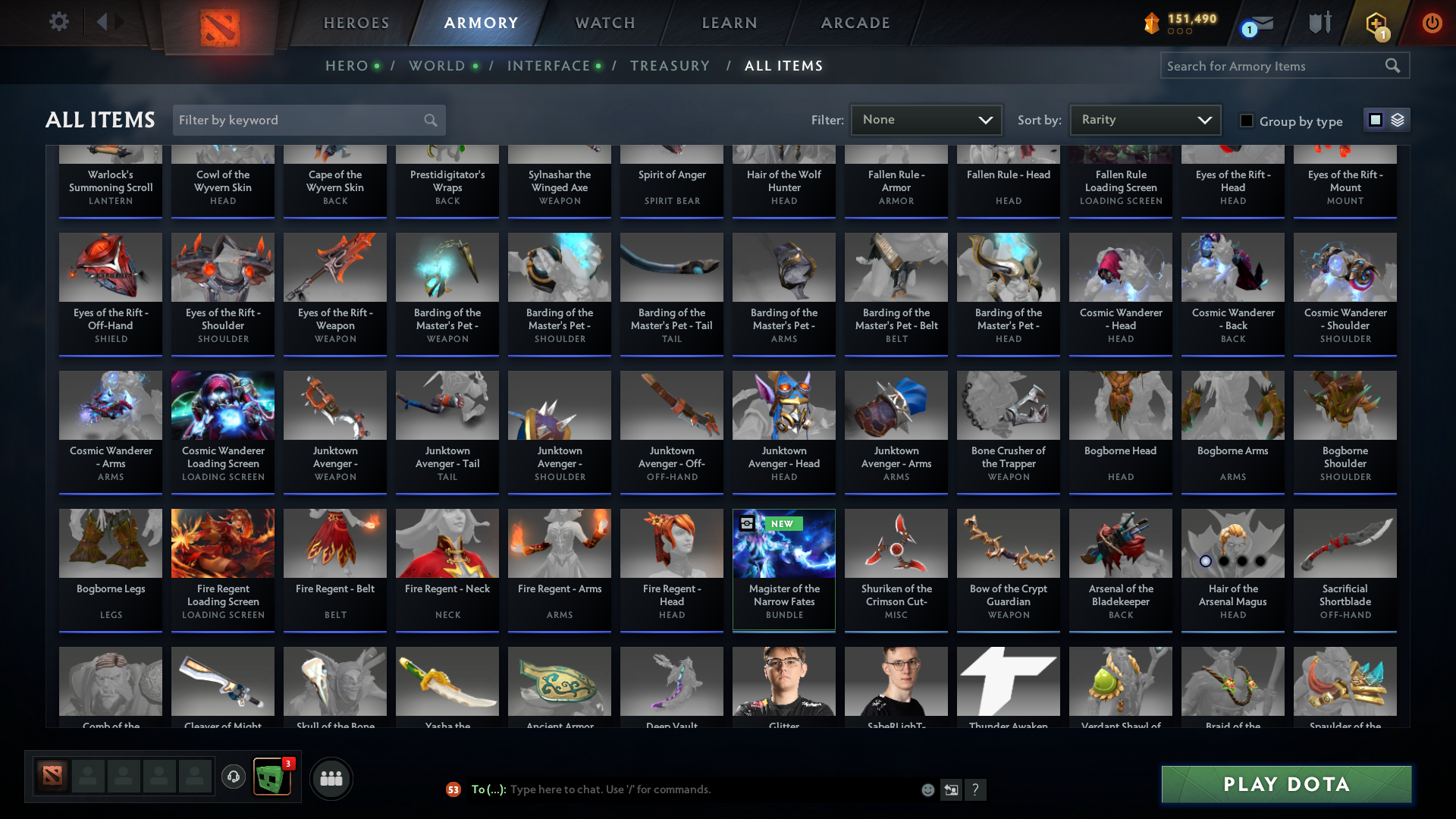Open the settings gear icon
Screen dimensions: 1456x819
(x=59, y=22)
